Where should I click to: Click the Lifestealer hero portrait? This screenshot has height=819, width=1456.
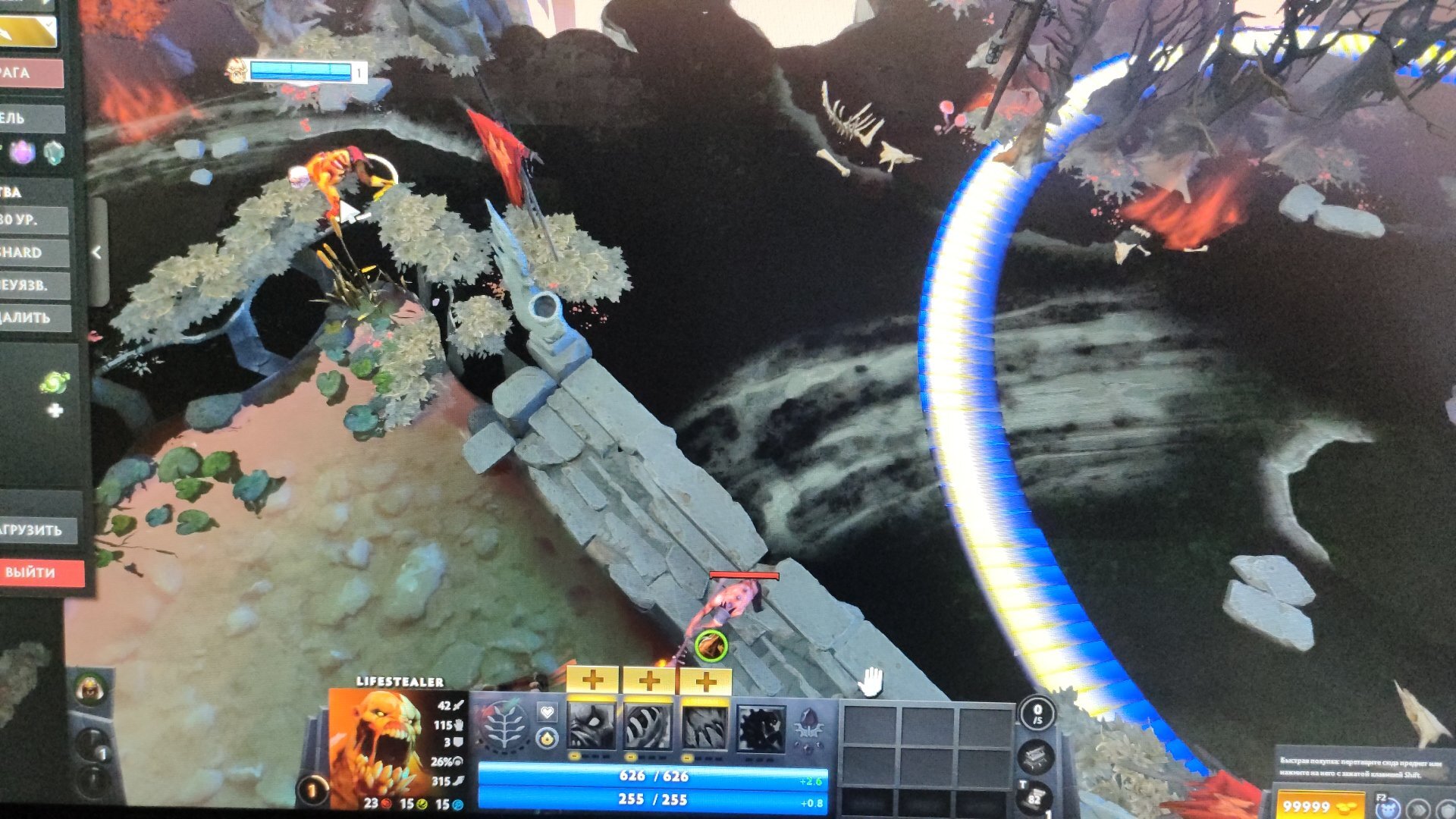[x=377, y=745]
